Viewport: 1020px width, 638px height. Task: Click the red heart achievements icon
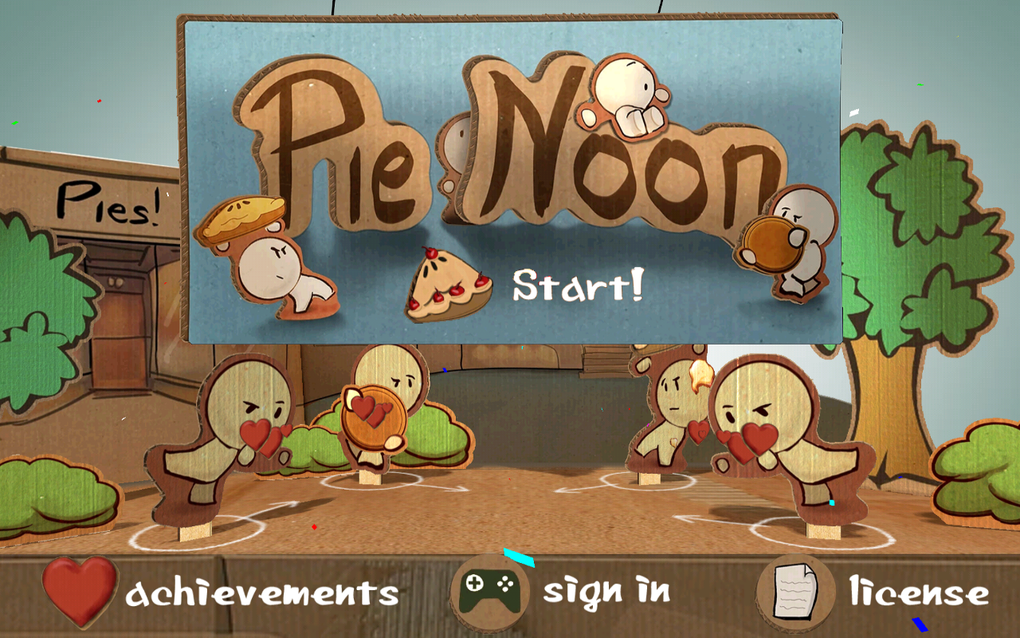point(80,592)
